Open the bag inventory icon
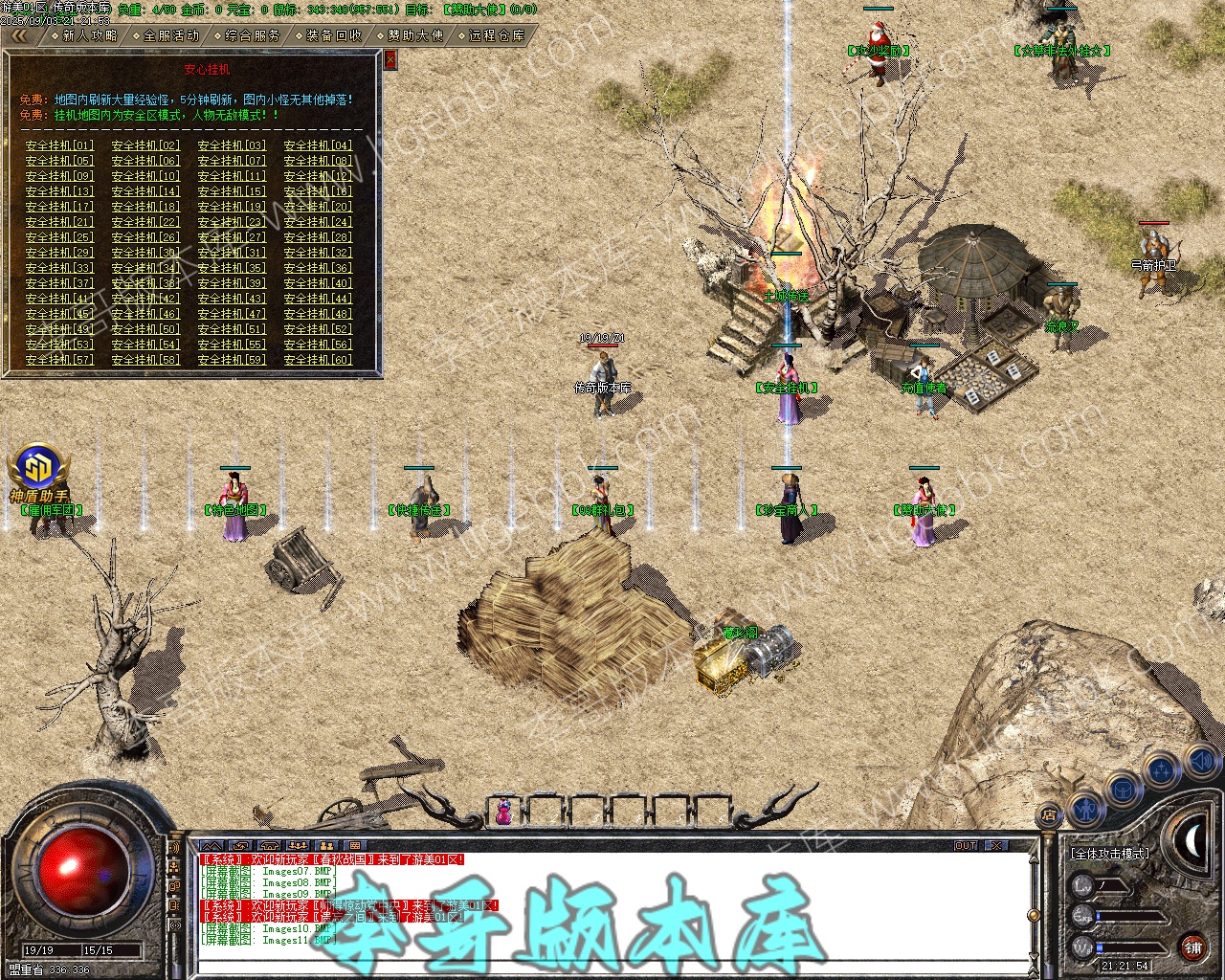 tap(1122, 790)
